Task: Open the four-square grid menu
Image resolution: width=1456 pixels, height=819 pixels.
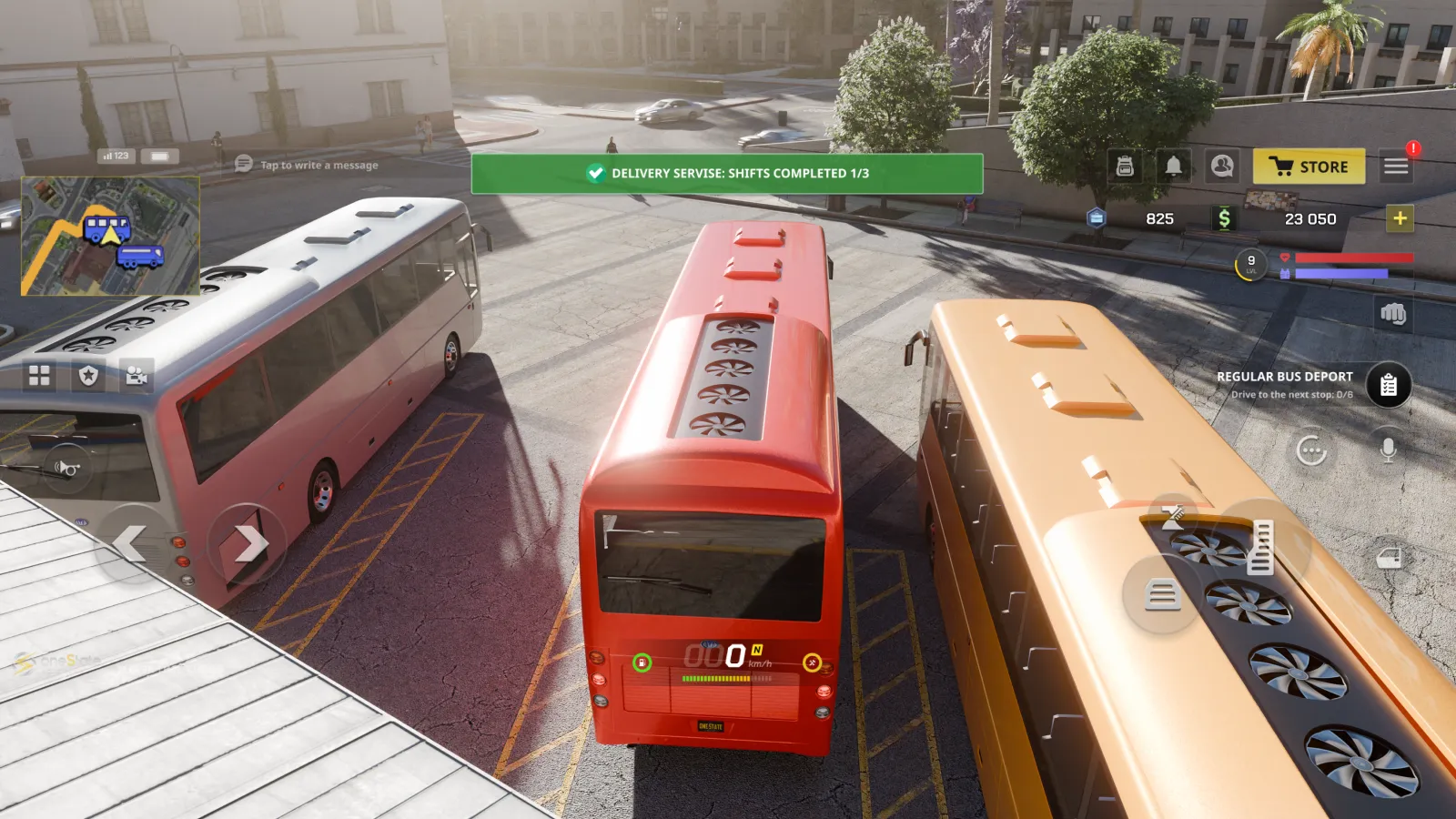Action: (39, 375)
